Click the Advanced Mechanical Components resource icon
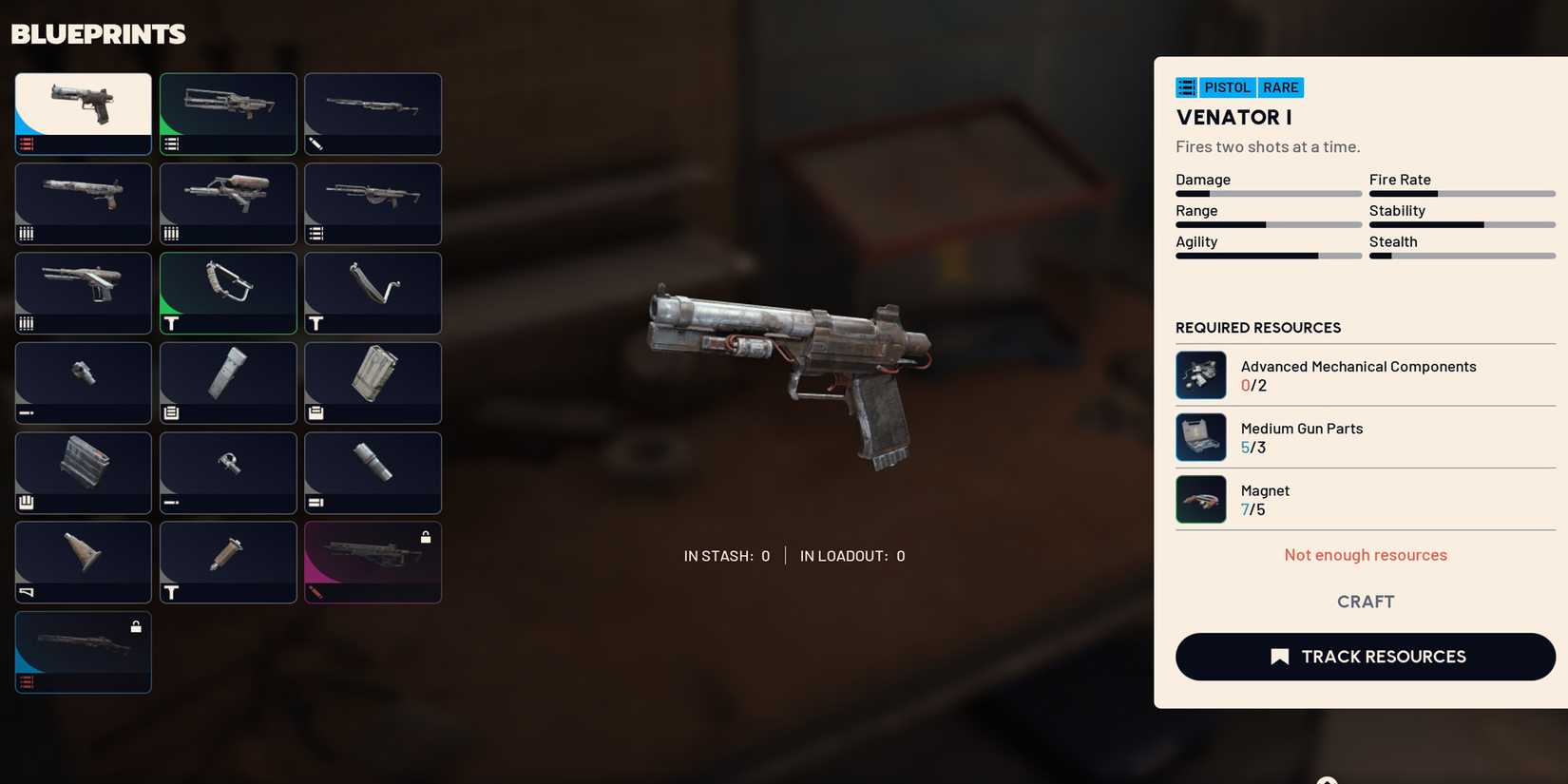The height and width of the screenshot is (784, 1568). pos(1200,375)
